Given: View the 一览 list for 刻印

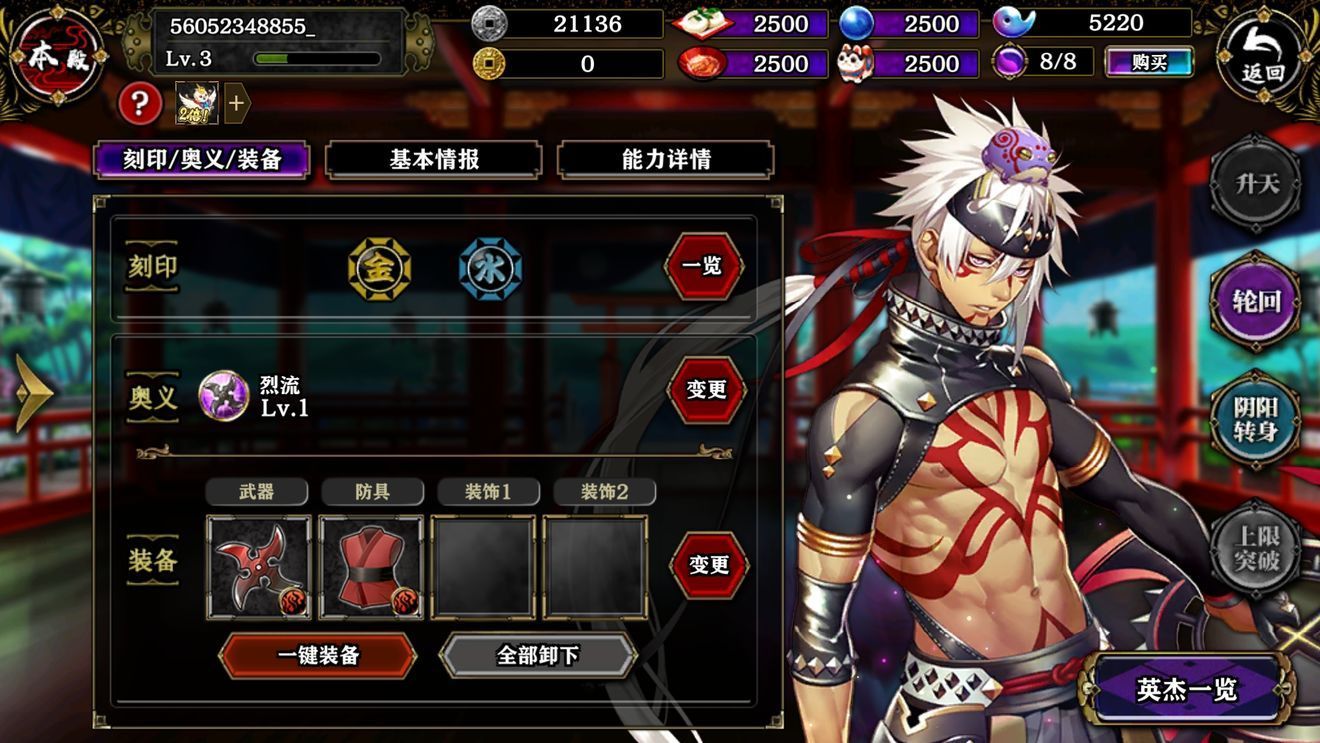Looking at the screenshot, I should click(x=705, y=267).
